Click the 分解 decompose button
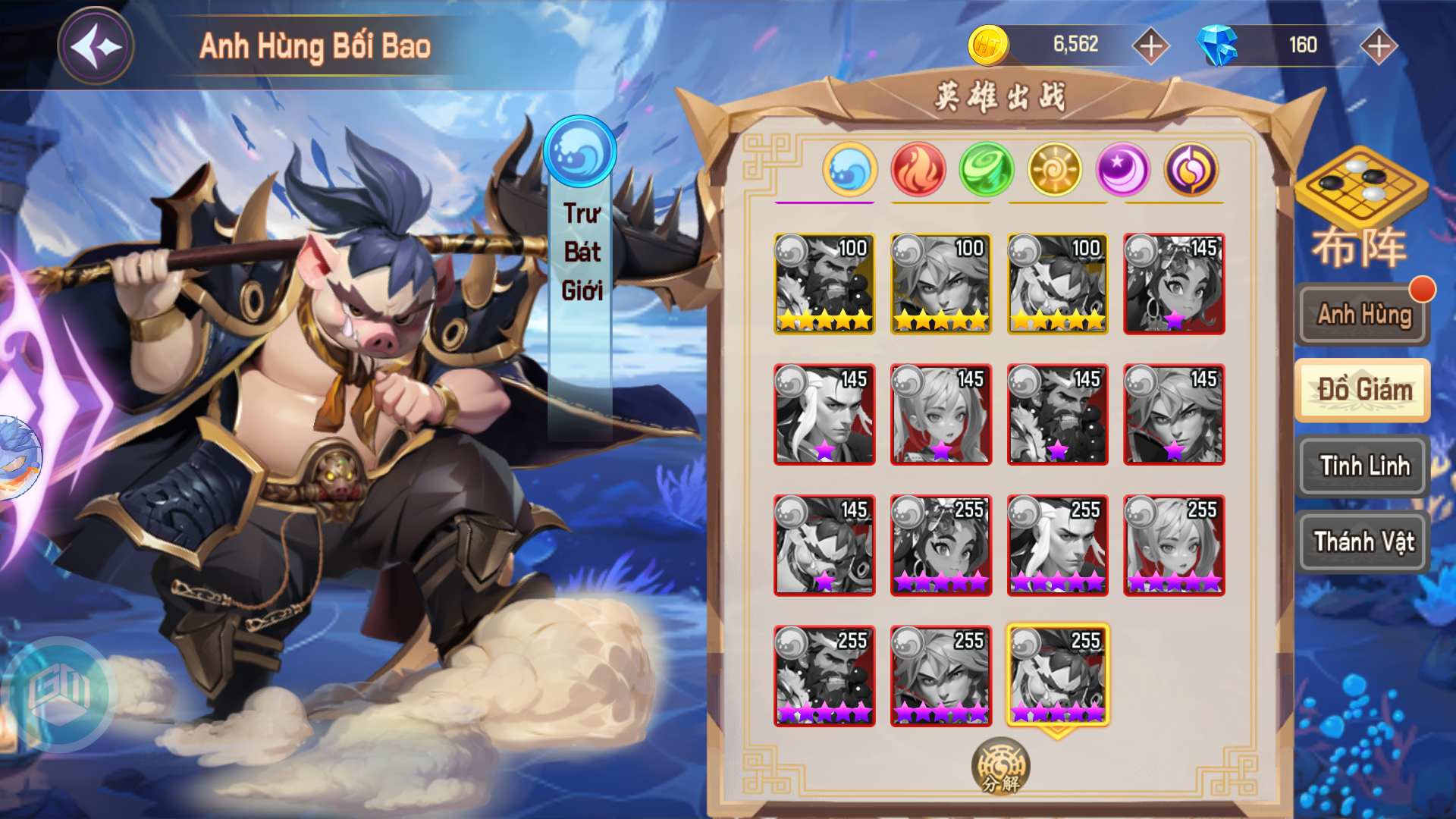The image size is (1456, 819). (1000, 767)
